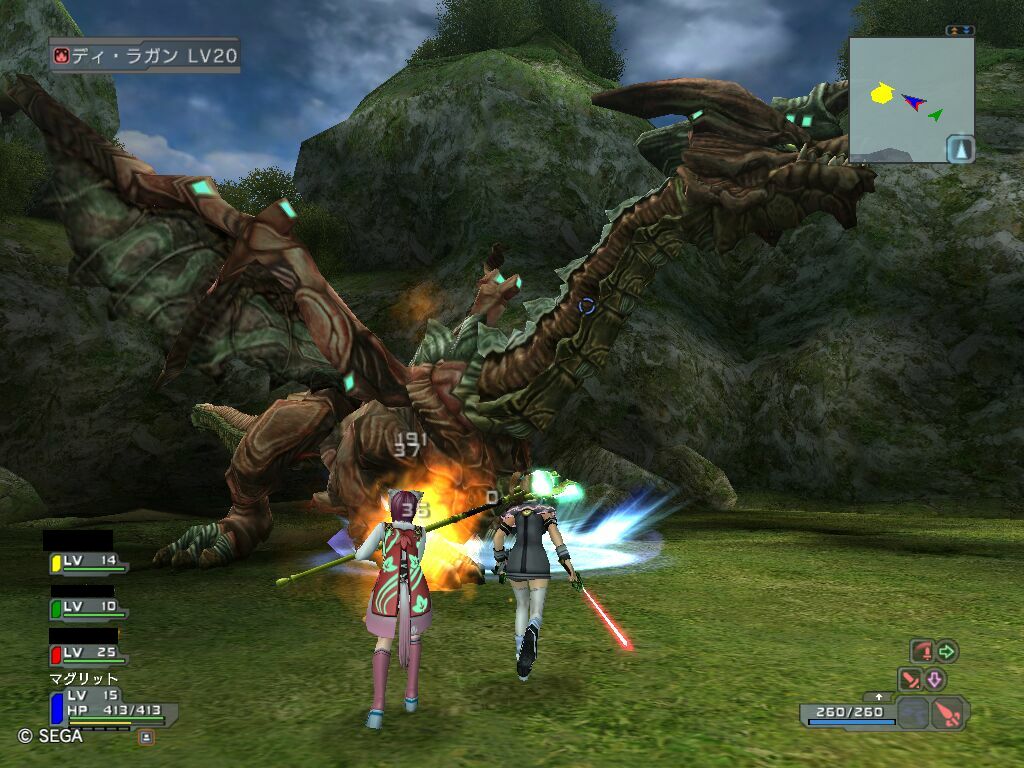
Task: Select the red sword weapon palette icon
Action: click(911, 680)
